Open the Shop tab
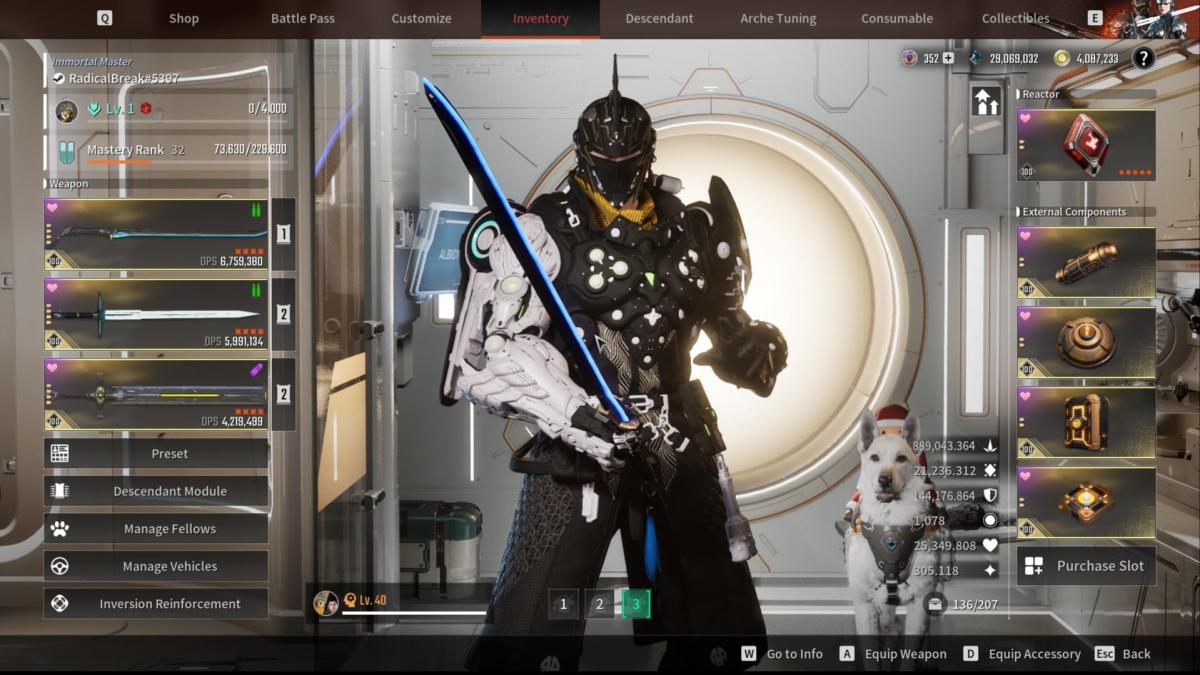Image resolution: width=1200 pixels, height=675 pixels. tap(183, 18)
